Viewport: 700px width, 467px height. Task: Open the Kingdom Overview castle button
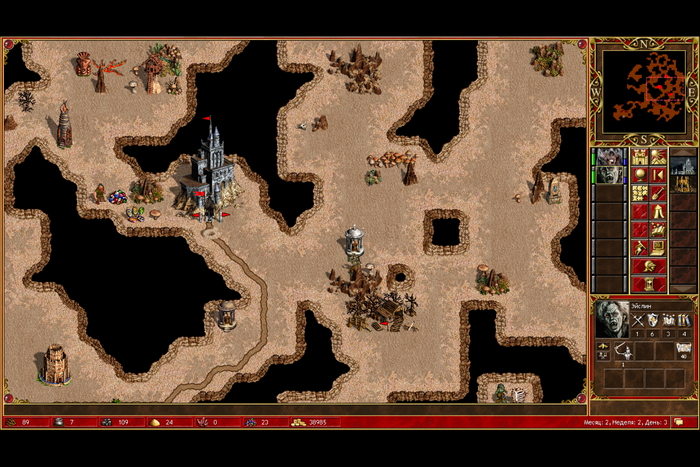[x=640, y=157]
